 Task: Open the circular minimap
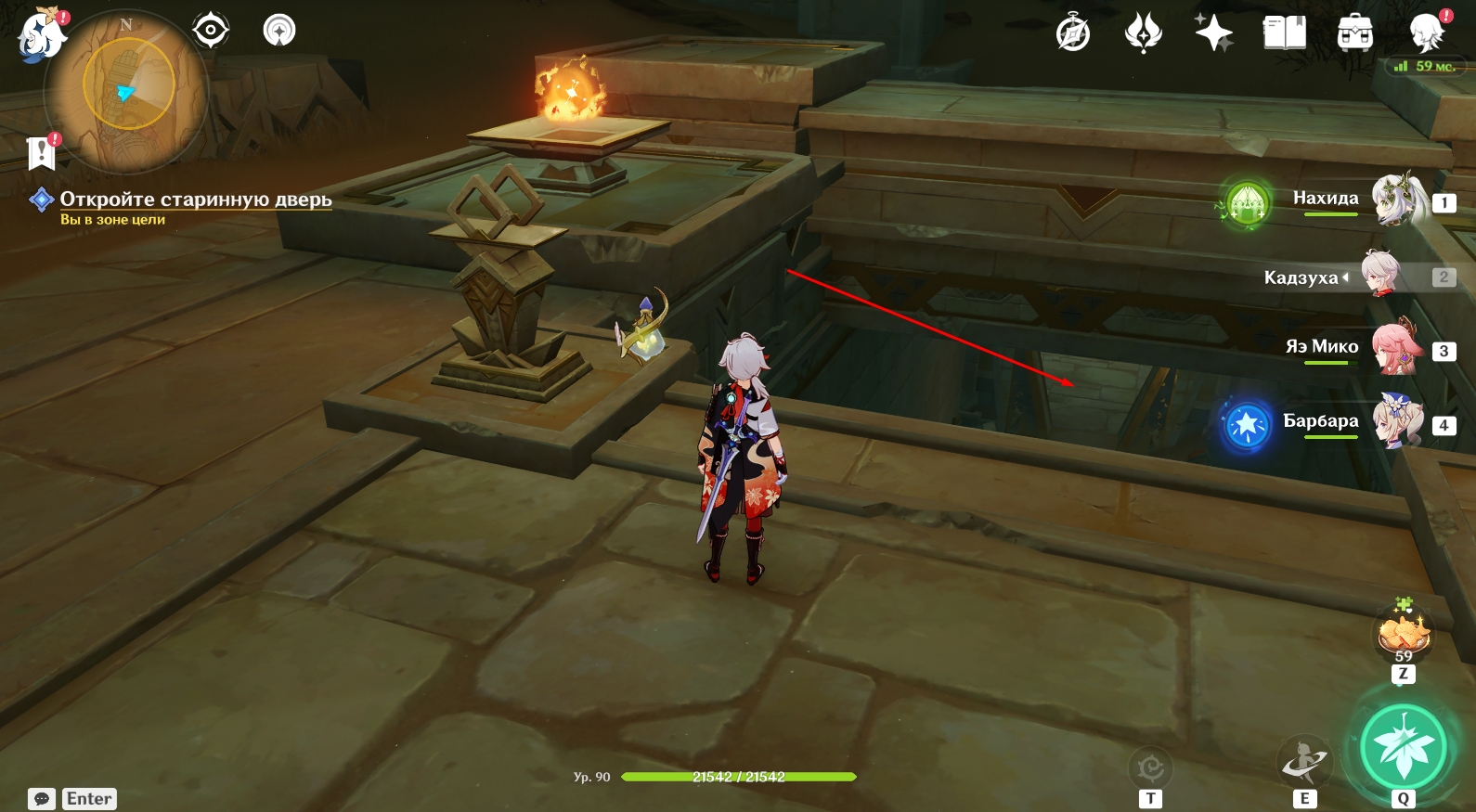pos(128,90)
